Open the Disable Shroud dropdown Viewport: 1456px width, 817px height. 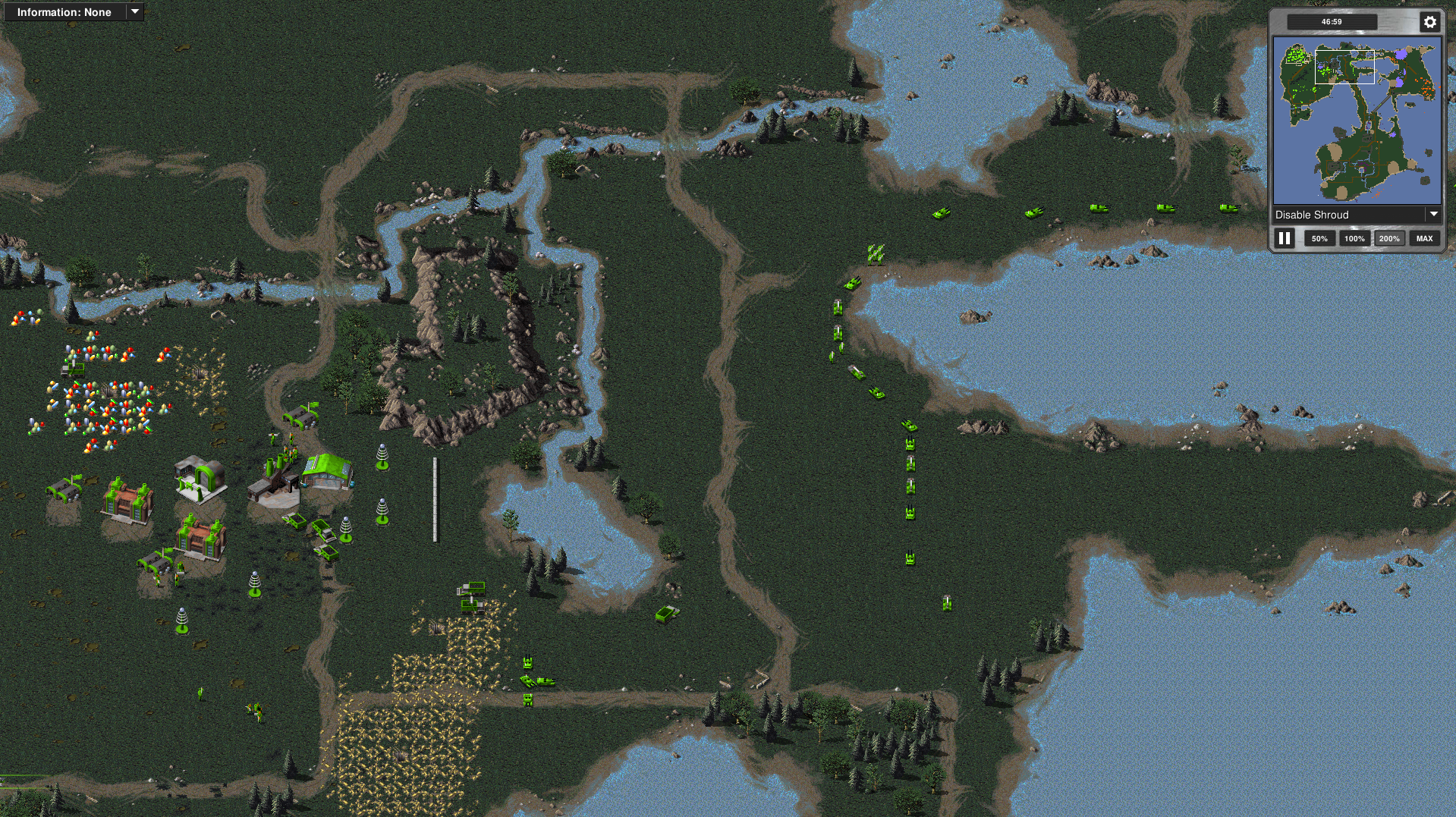pos(1357,215)
